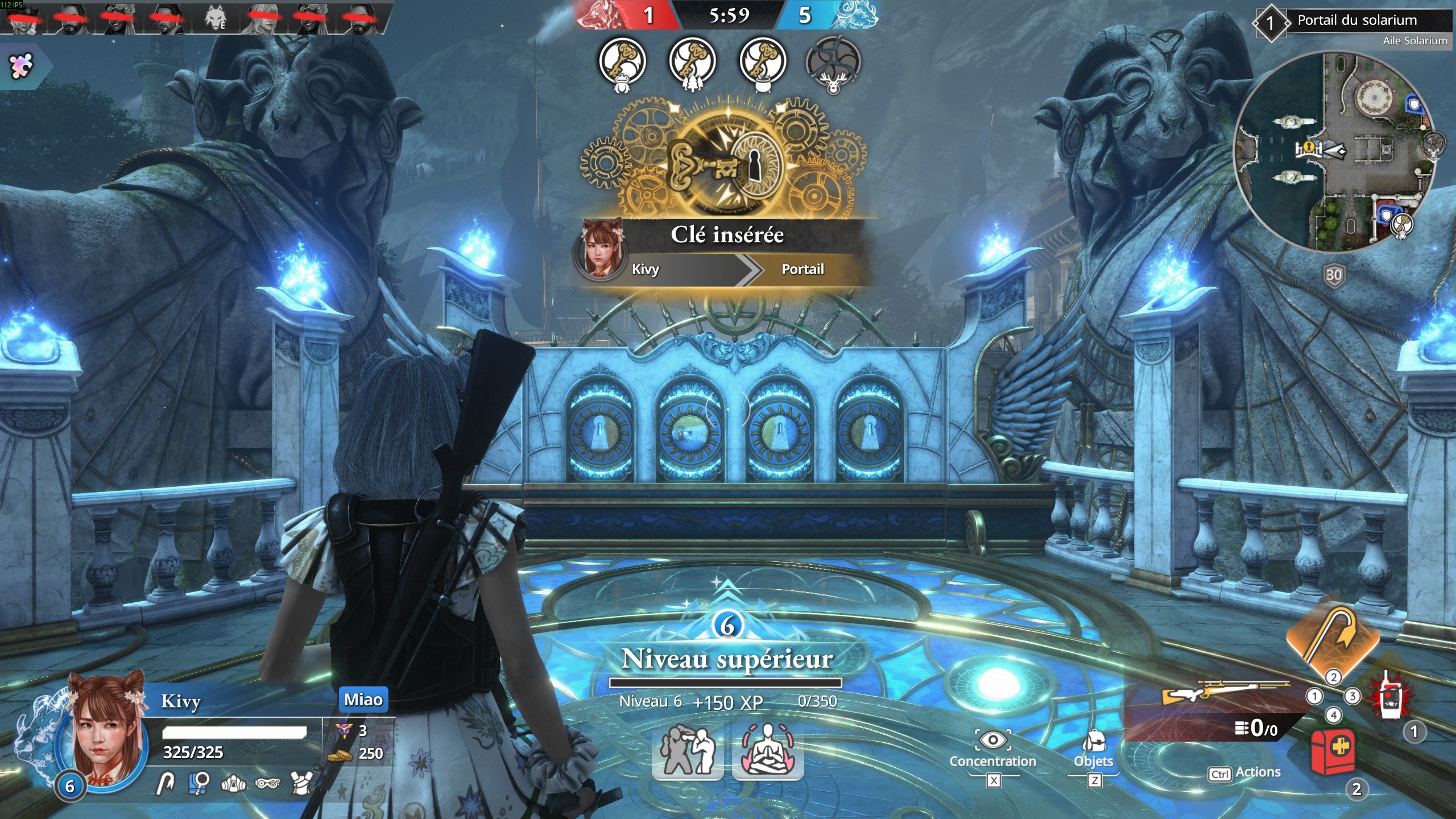This screenshot has width=1456, height=819.
Task: Activate the boxing fighters ability icon
Action: tap(688, 750)
